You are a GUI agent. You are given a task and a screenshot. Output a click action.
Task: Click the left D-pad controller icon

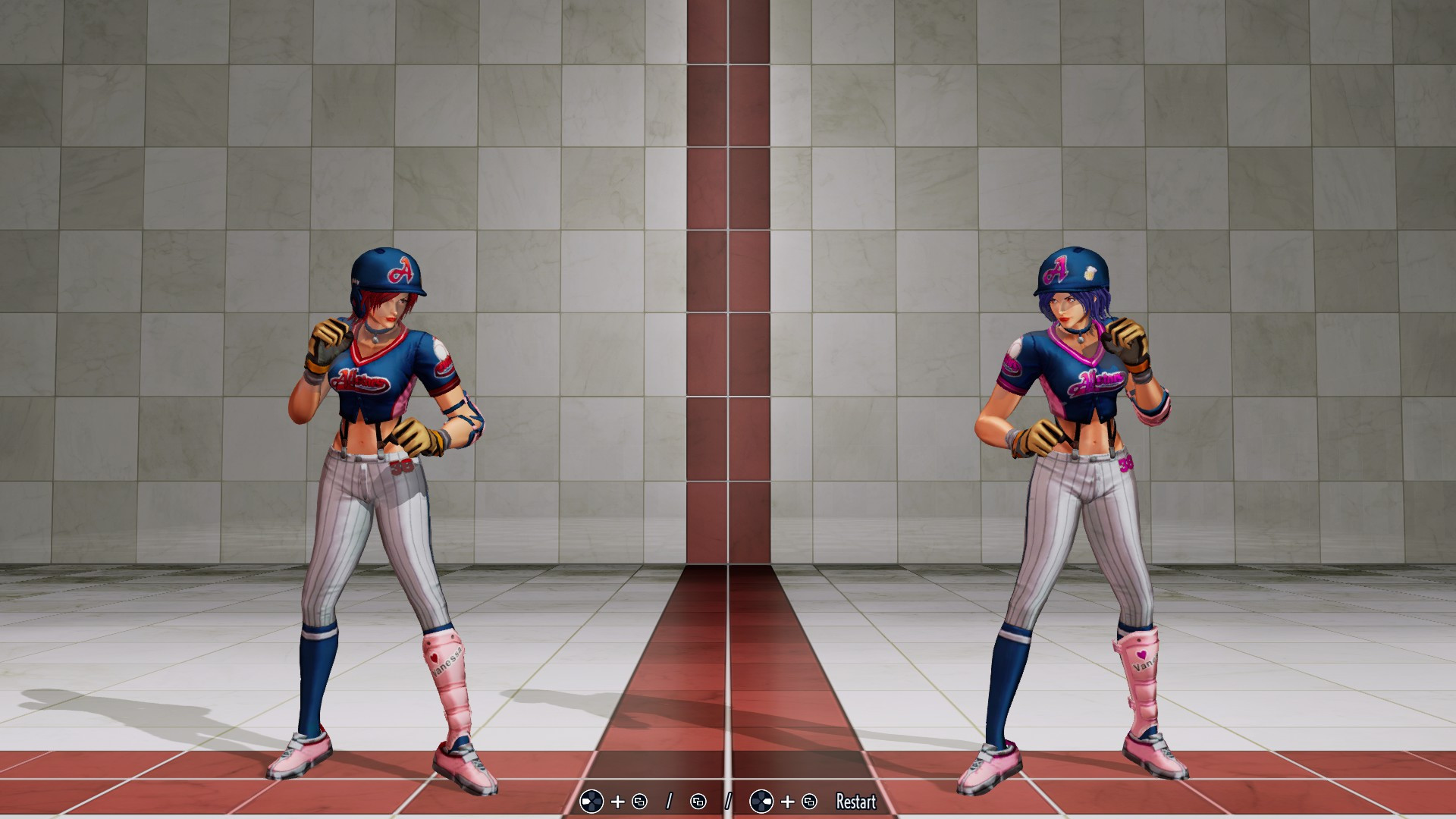pyautogui.click(x=591, y=802)
